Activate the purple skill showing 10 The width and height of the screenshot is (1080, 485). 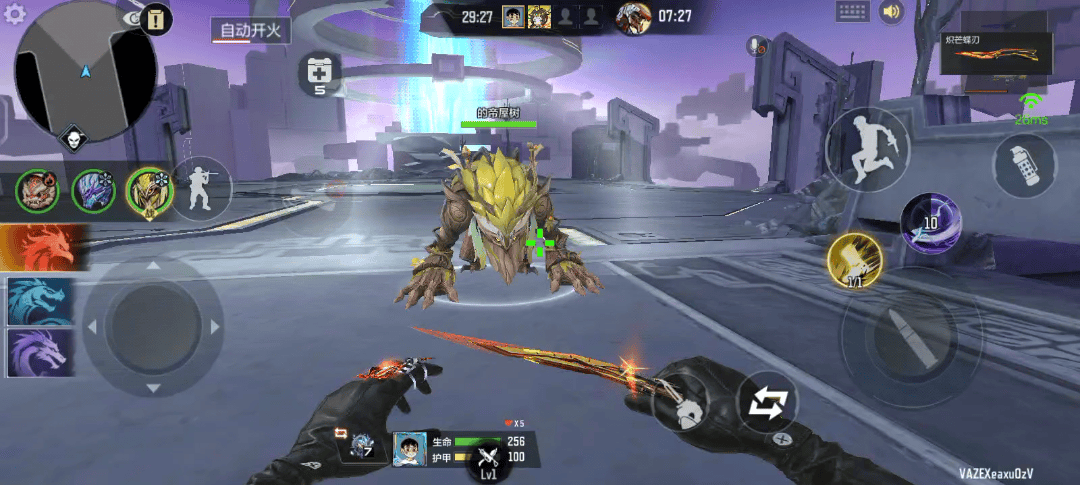[x=931, y=220]
